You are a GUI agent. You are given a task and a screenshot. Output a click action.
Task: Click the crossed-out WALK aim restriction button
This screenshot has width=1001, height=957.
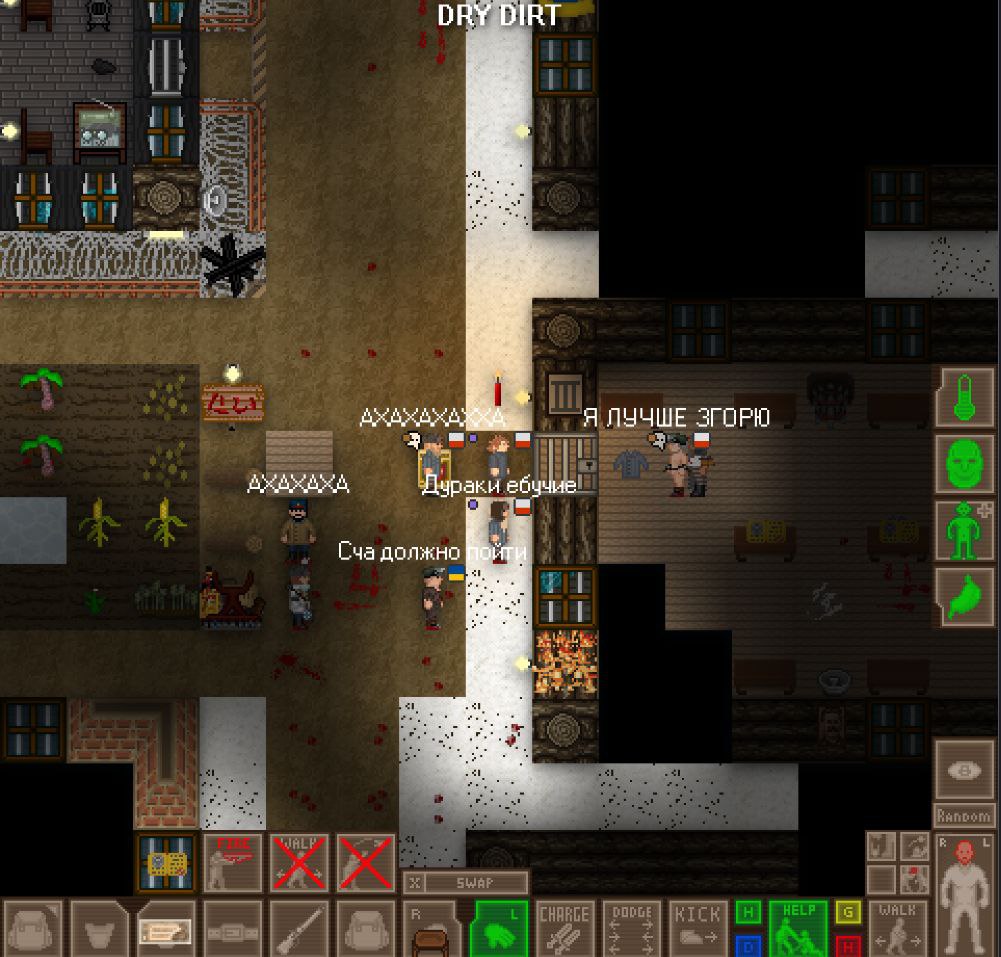(299, 862)
